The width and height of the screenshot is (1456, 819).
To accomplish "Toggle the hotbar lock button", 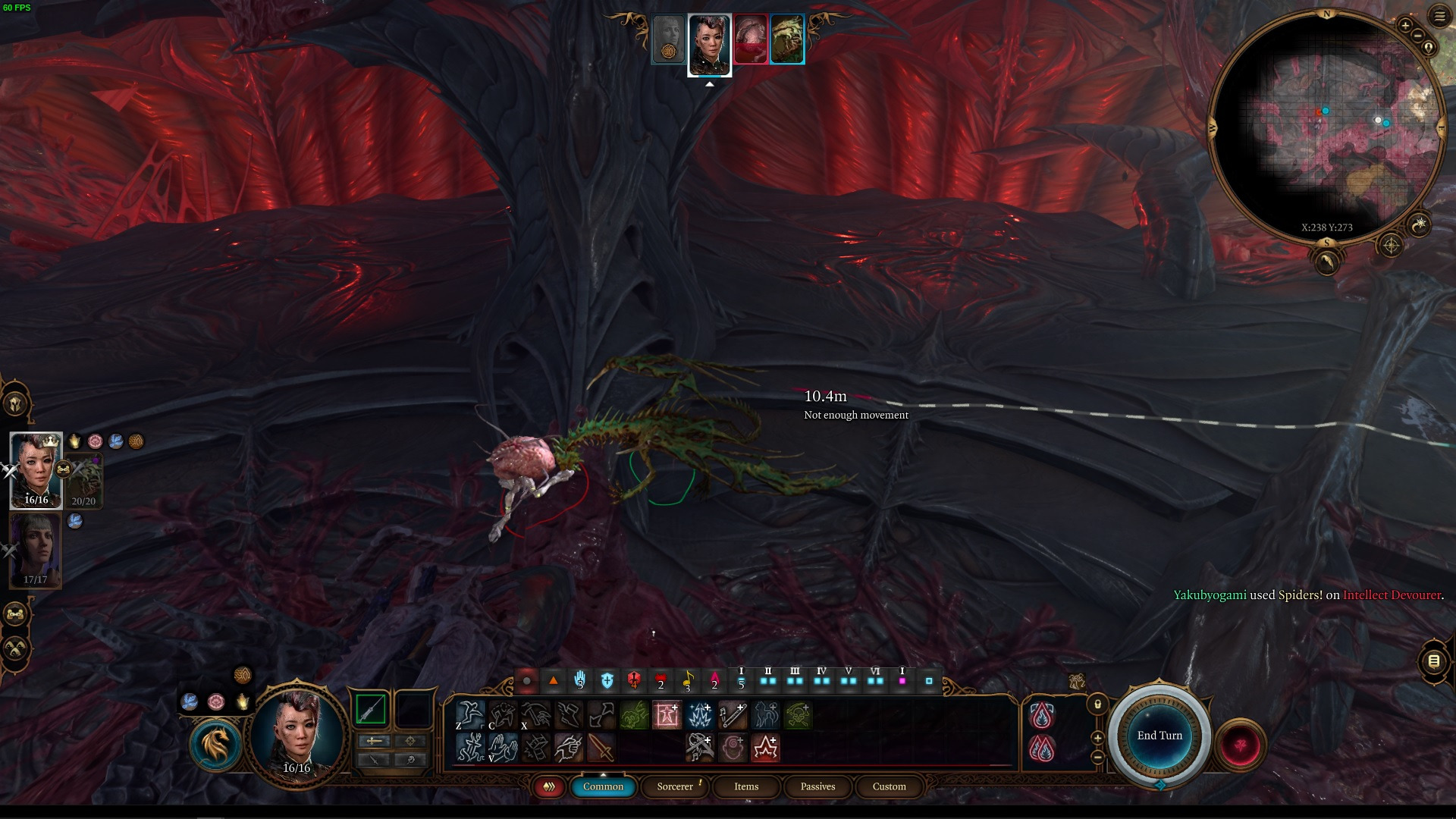I will [1097, 704].
